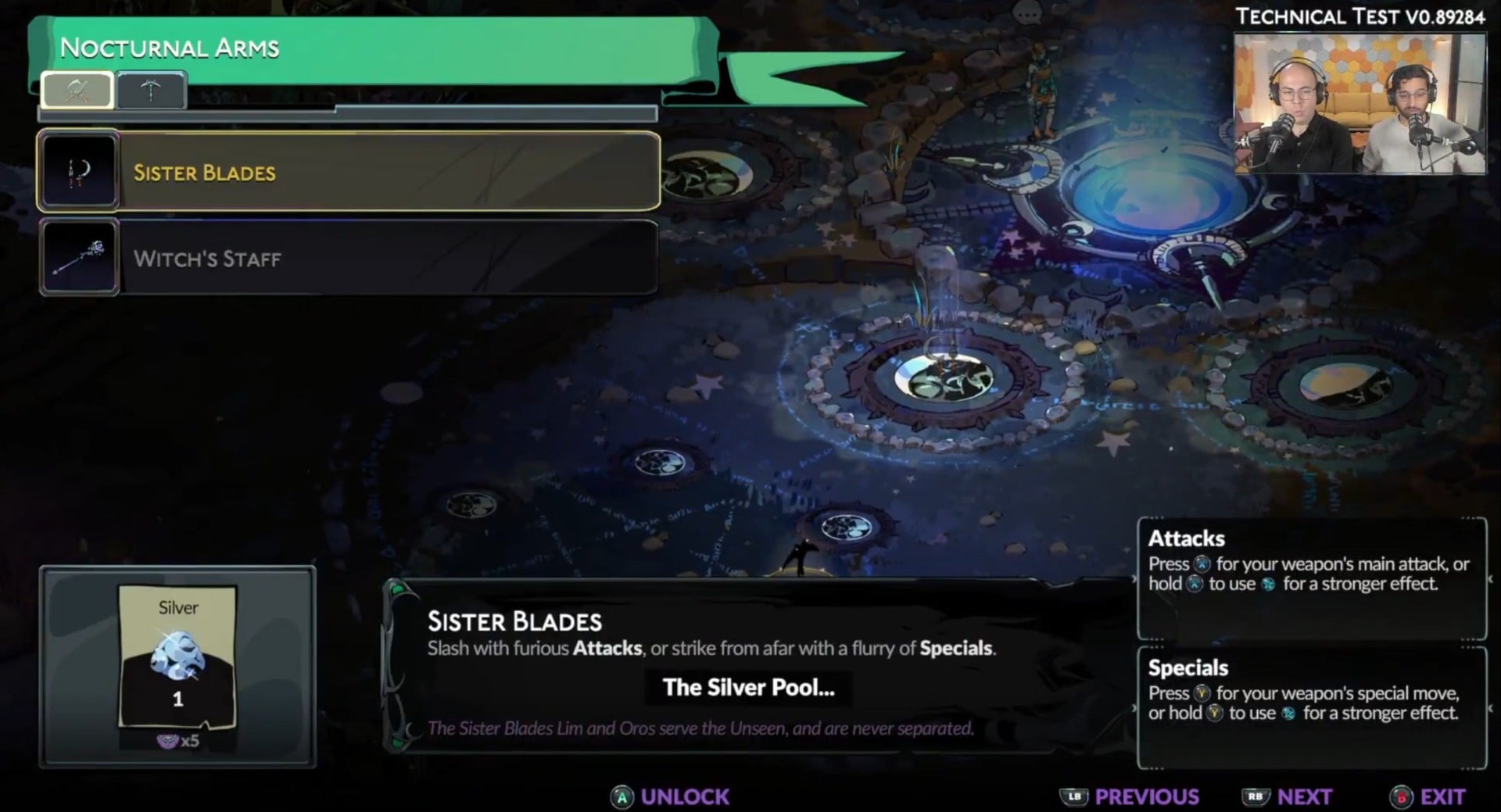Screen dimensions: 1501x812
Task: Switch to the second weapon category tab
Action: click(x=150, y=89)
